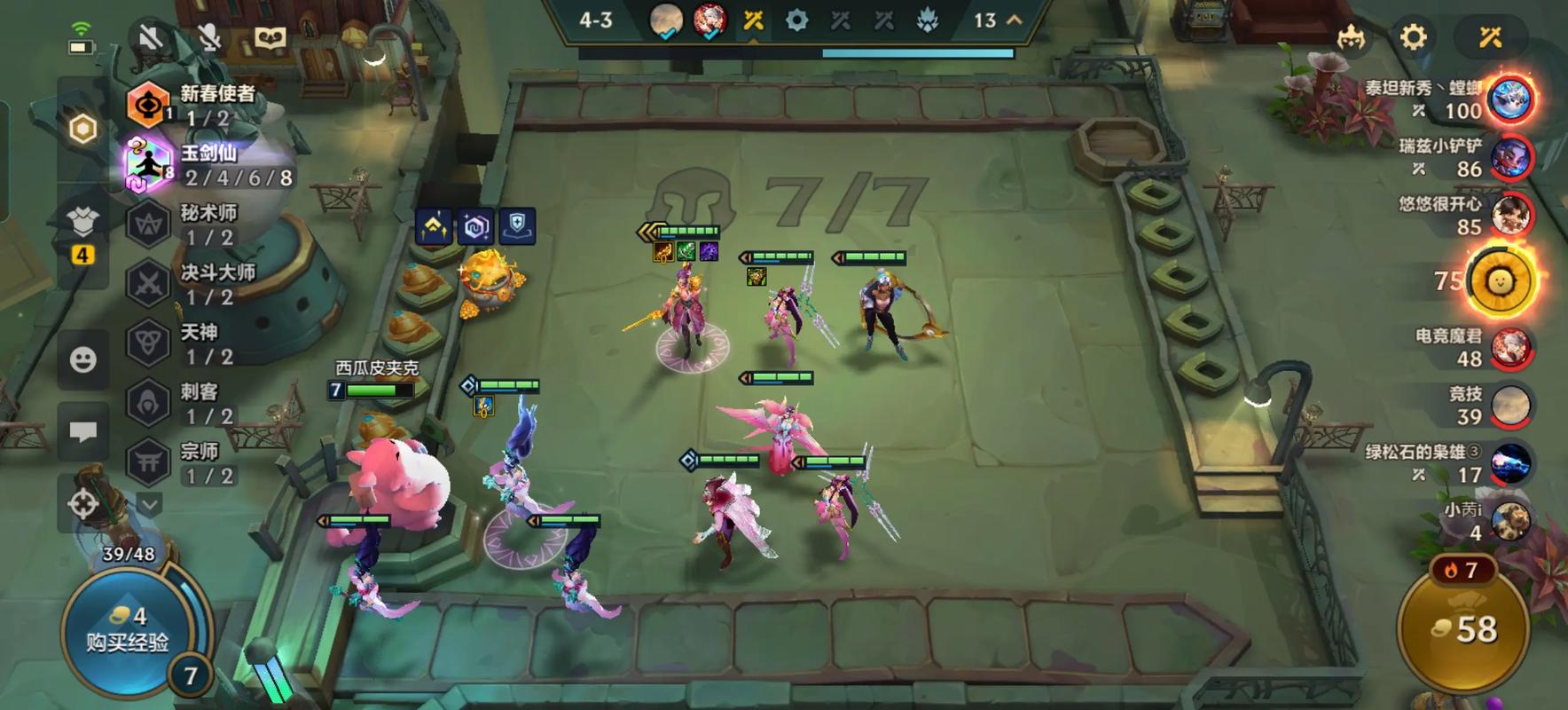Toggle the muted speaker icon
Viewport: 1568px width, 710px height.
click(x=152, y=37)
